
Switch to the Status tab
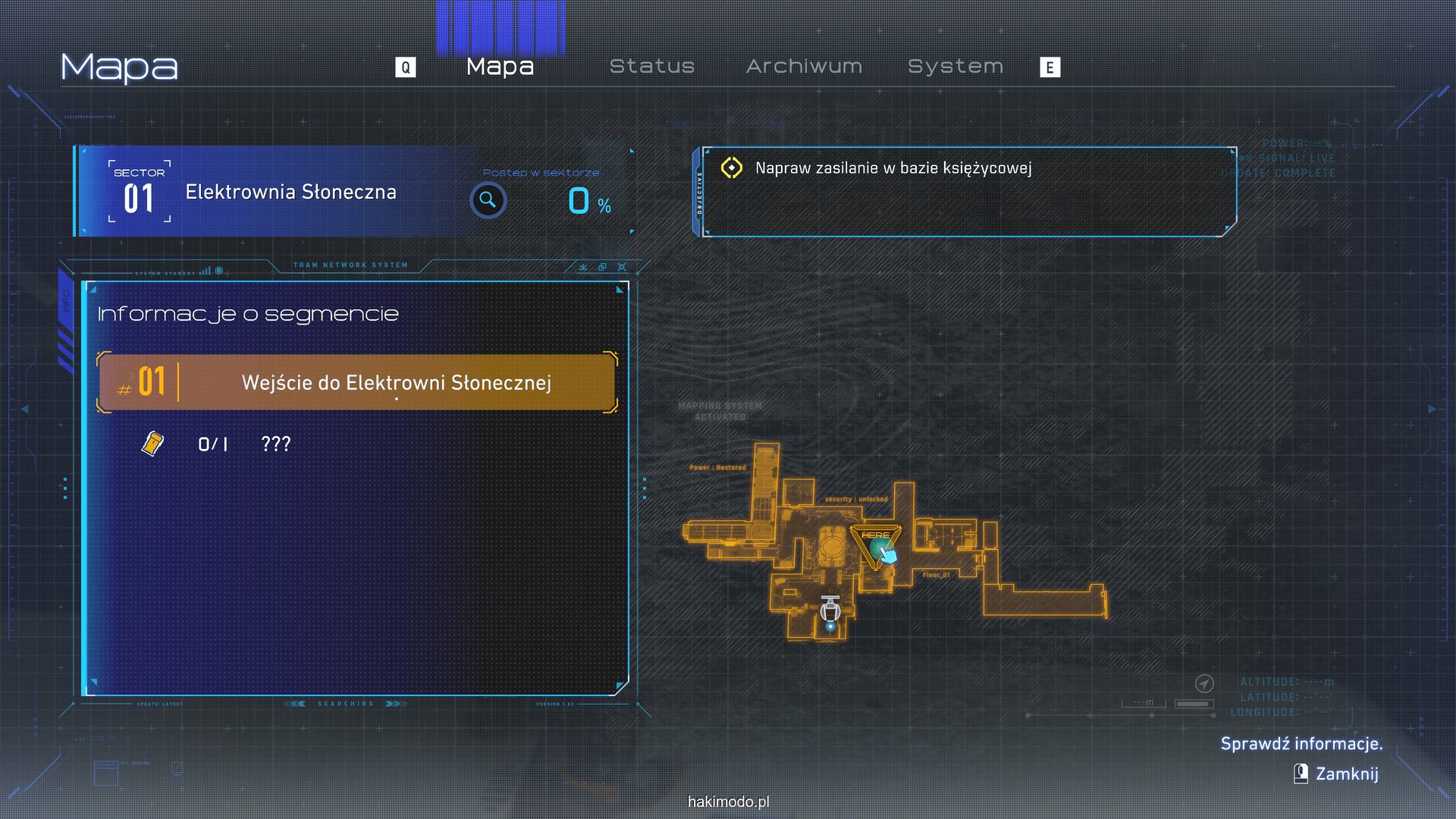click(652, 67)
